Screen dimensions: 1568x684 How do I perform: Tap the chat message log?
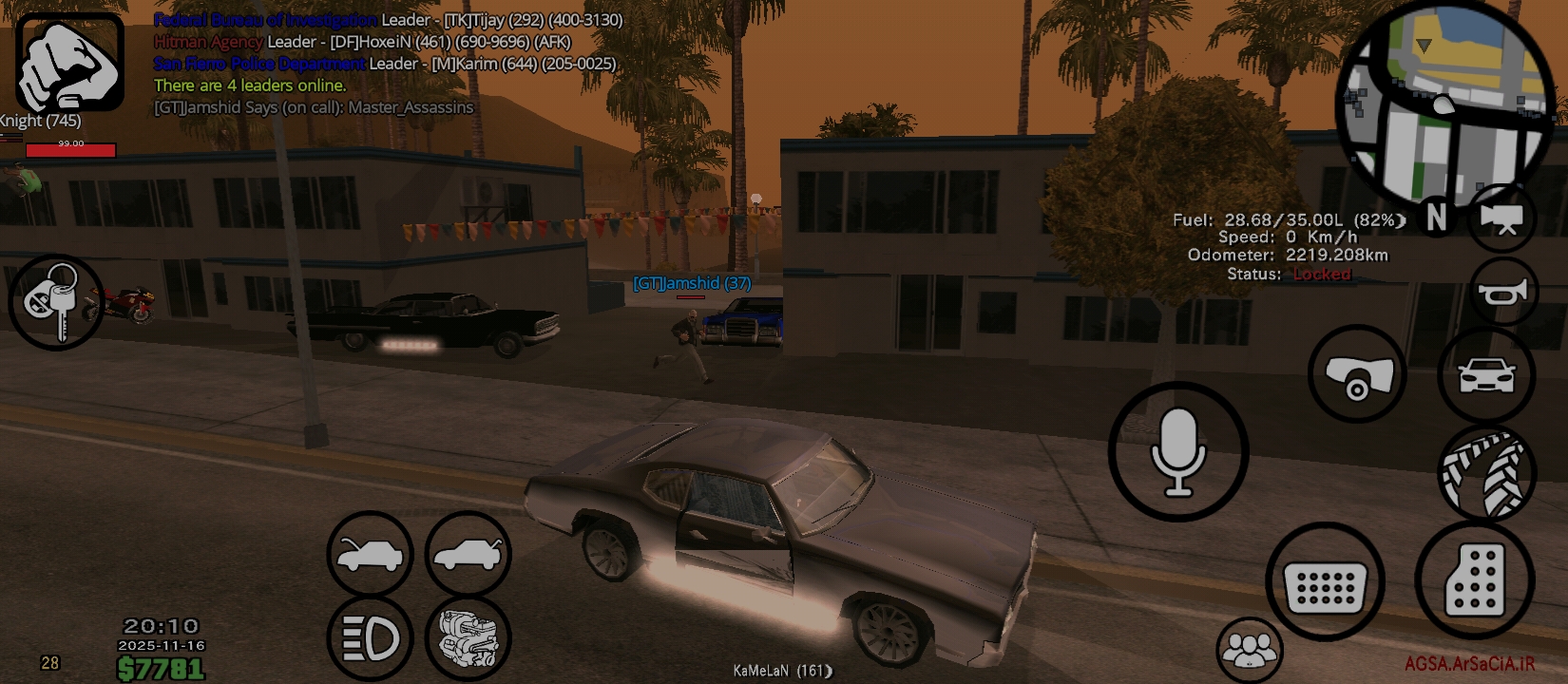(x=388, y=64)
